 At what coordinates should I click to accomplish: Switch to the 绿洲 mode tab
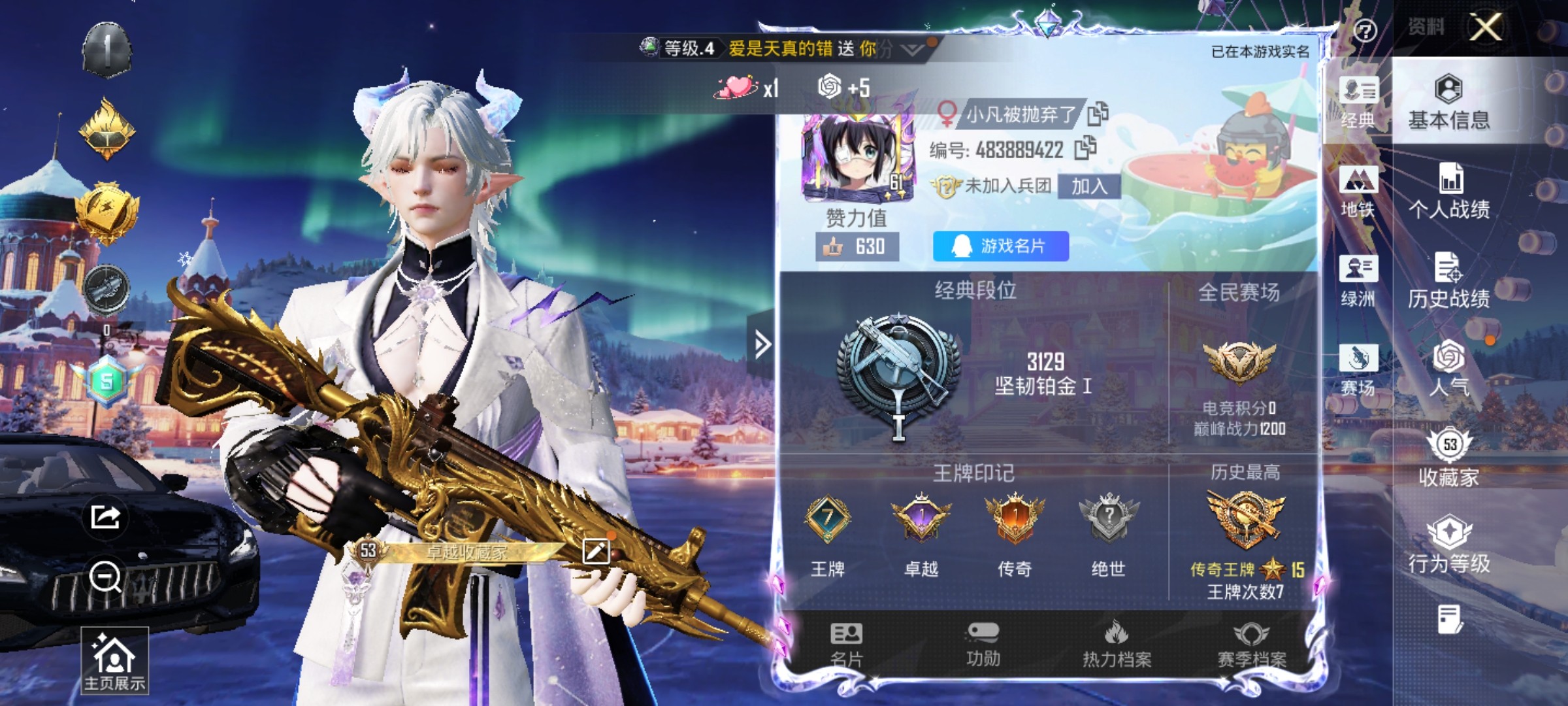pos(1358,281)
